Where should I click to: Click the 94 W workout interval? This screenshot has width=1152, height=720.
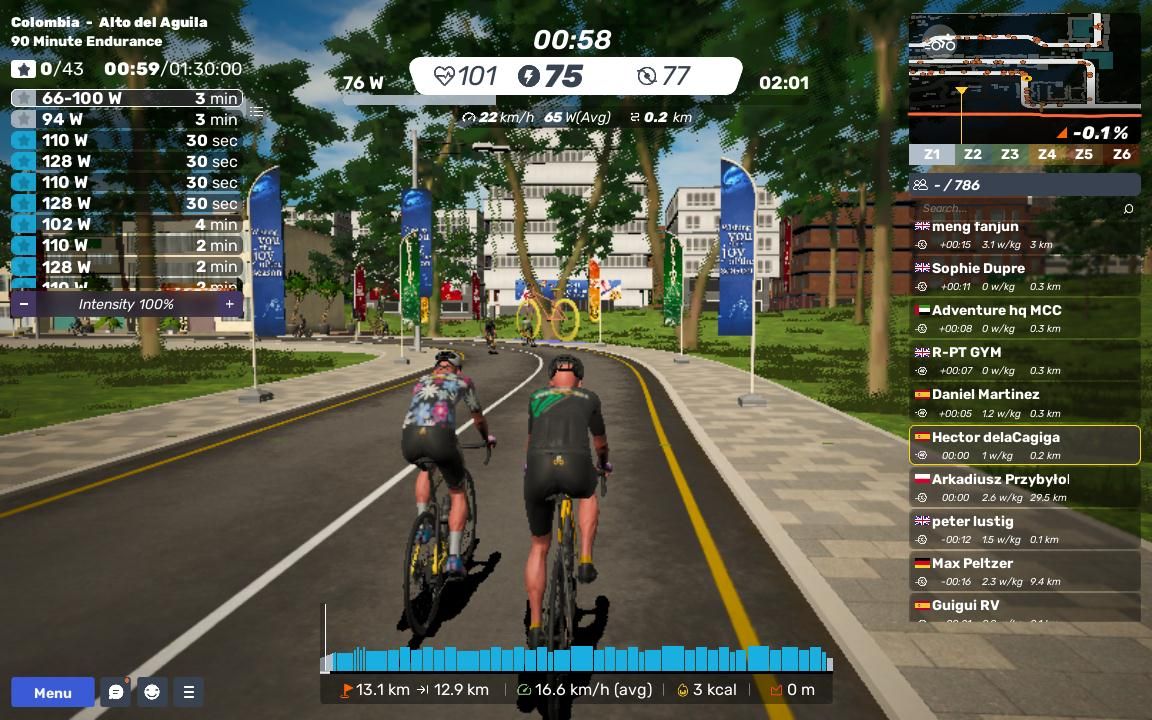point(127,119)
